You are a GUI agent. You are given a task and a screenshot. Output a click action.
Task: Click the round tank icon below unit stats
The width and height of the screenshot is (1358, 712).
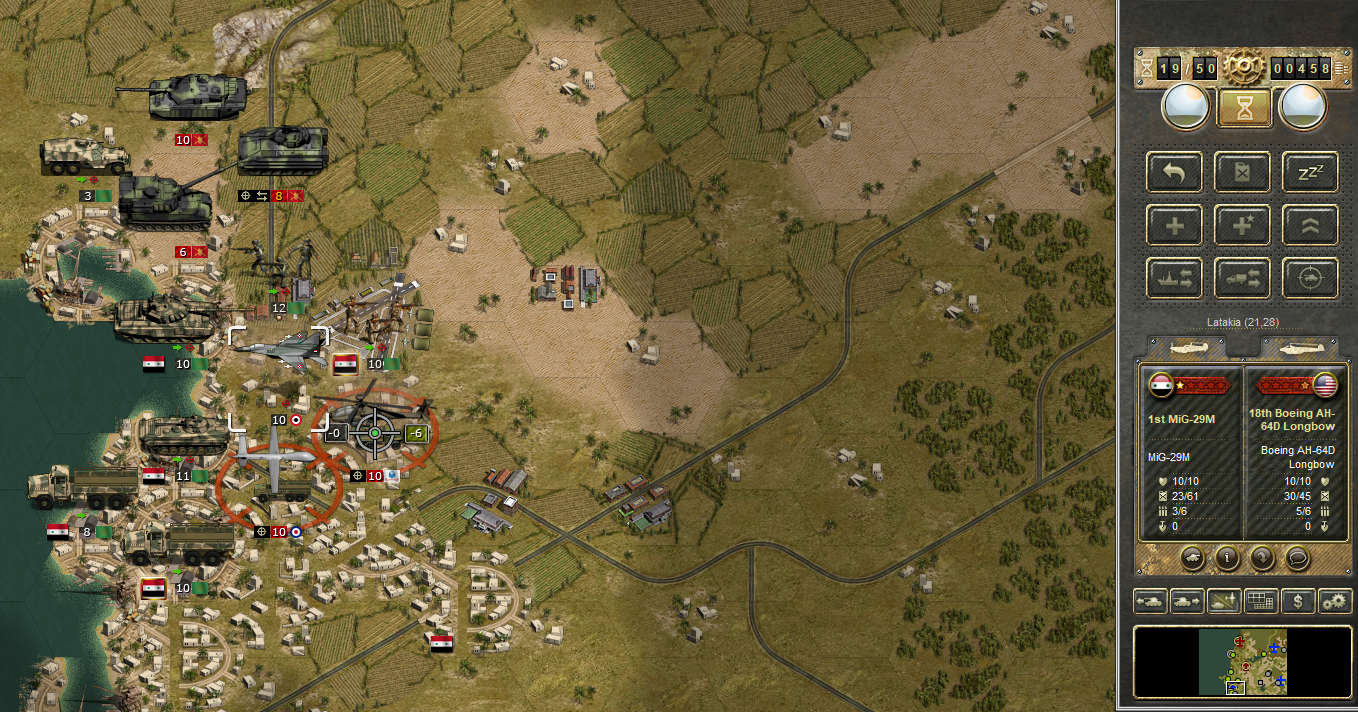click(x=1192, y=558)
